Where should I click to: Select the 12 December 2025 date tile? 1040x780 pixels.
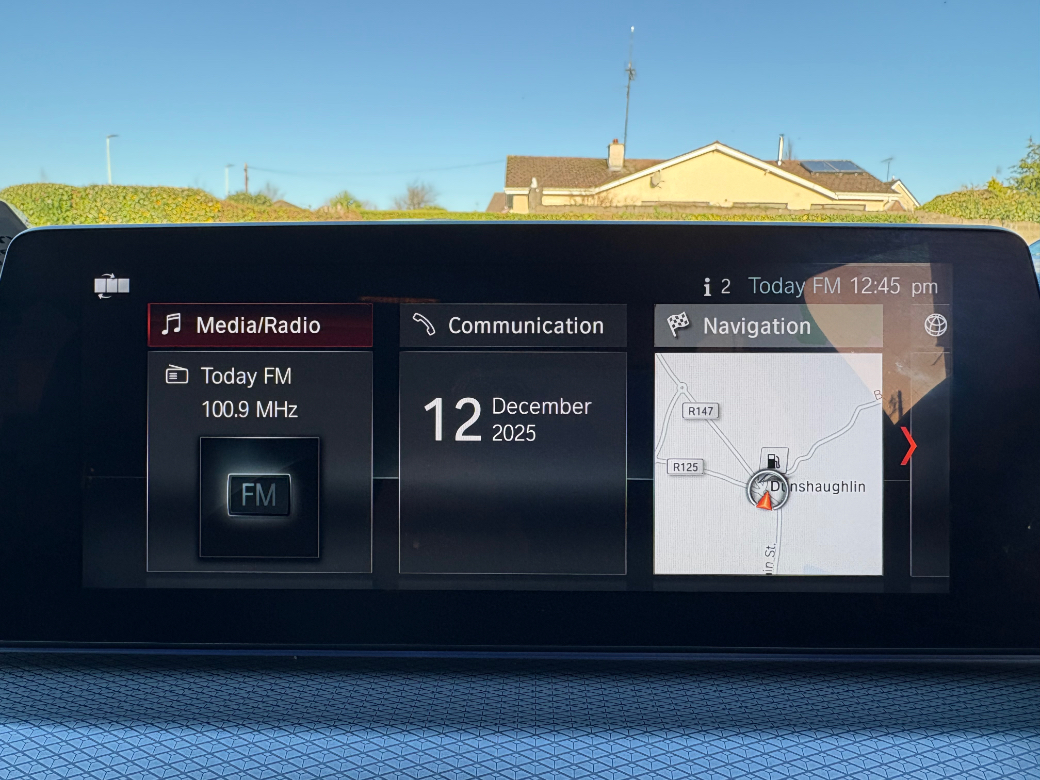tap(513, 462)
